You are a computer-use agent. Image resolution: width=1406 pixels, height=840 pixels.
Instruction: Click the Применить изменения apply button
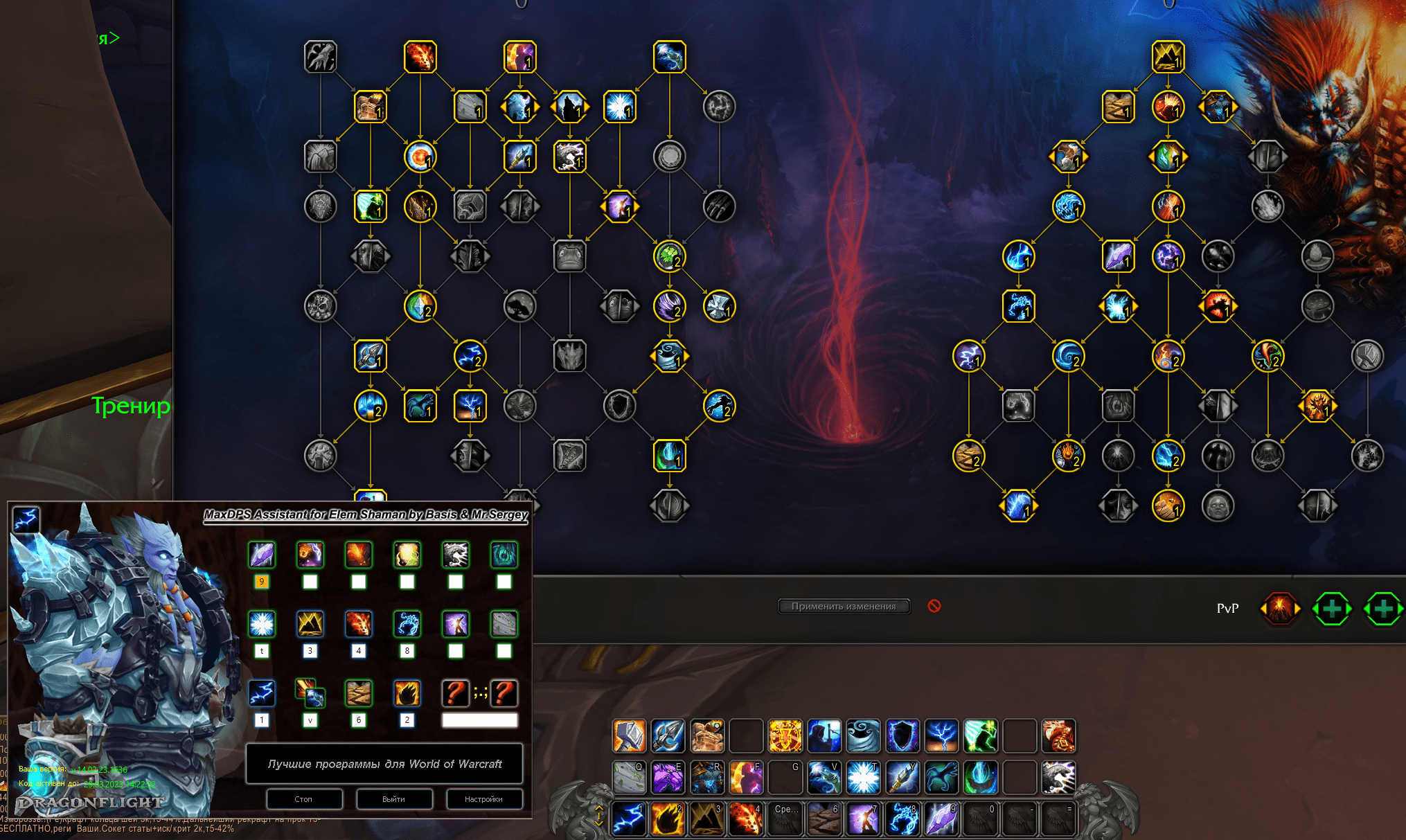pyautogui.click(x=844, y=606)
